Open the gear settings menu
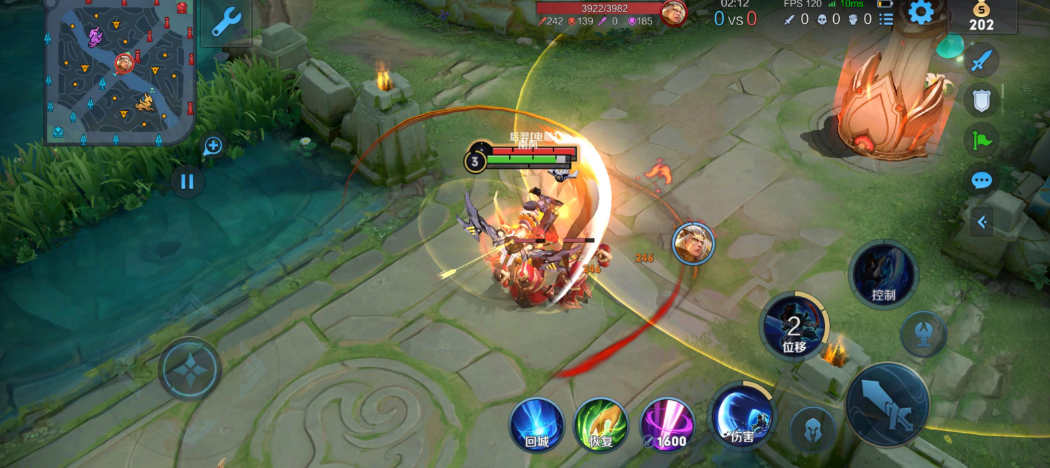 [920, 12]
